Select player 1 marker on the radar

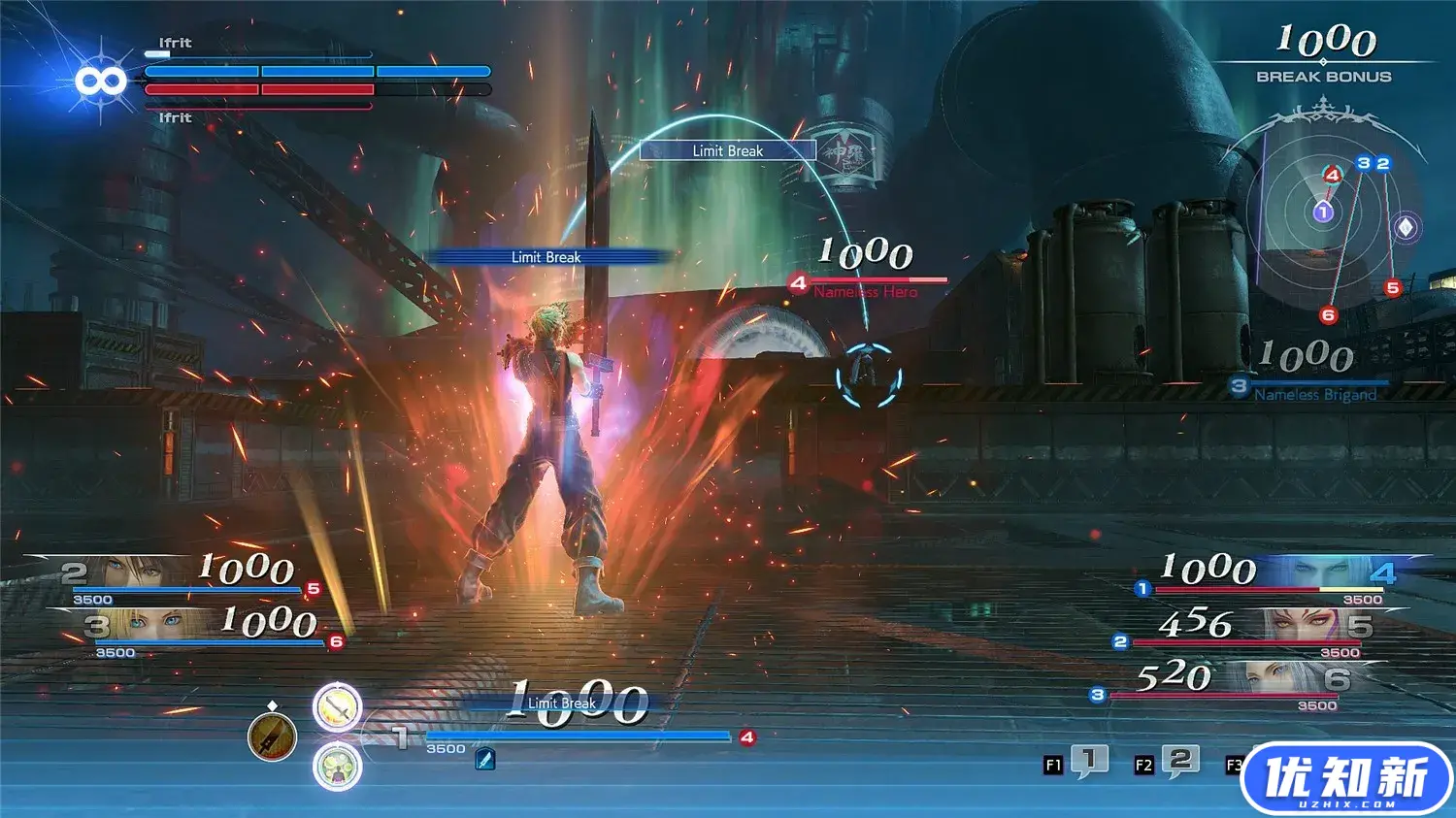[1322, 212]
